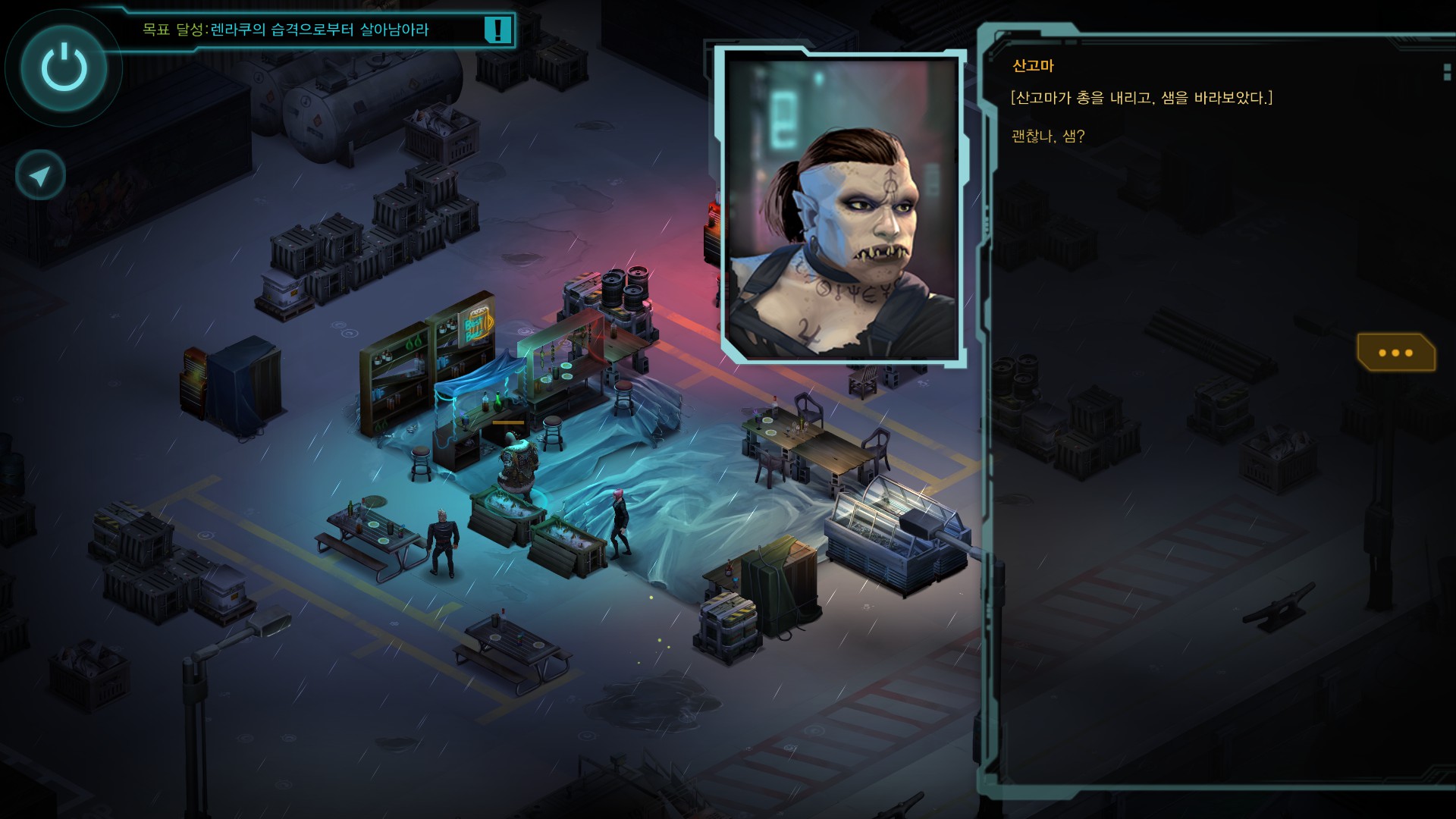The height and width of the screenshot is (819, 1456).
Task: Open the power button menu
Action: point(64,67)
